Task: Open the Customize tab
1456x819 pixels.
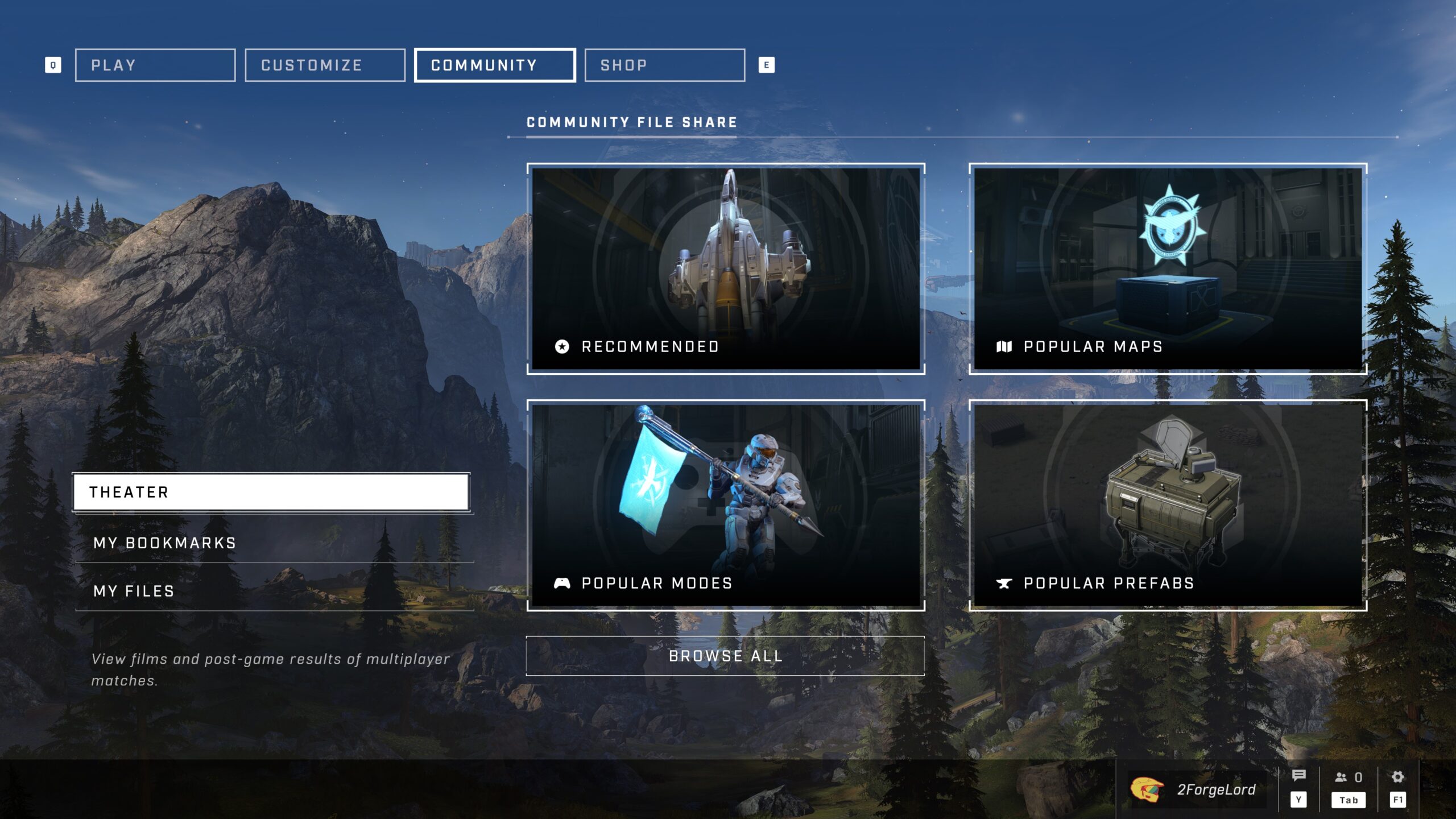Action: (x=325, y=65)
